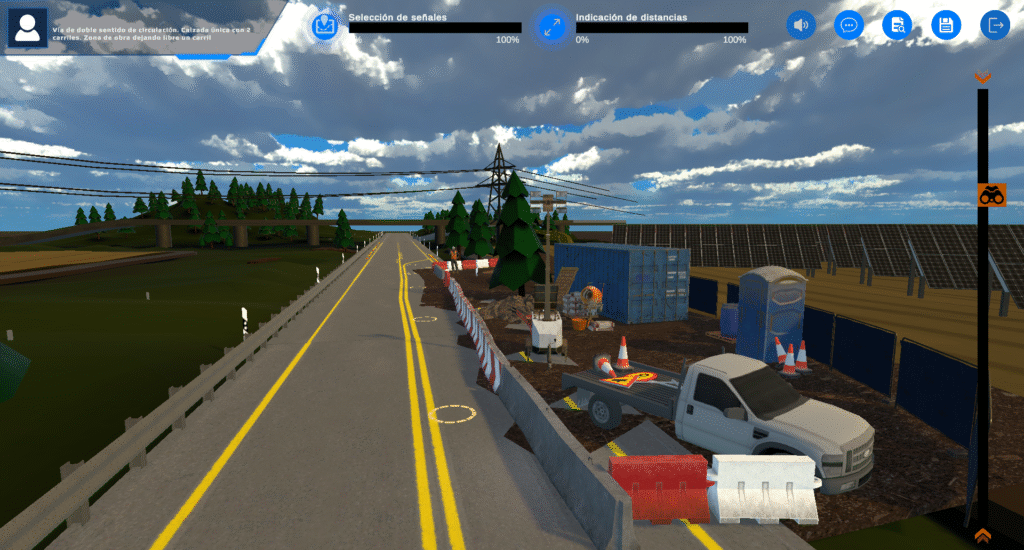Image resolution: width=1024 pixels, height=550 pixels.
Task: Click the user profile avatar icon
Action: pos(28,28)
